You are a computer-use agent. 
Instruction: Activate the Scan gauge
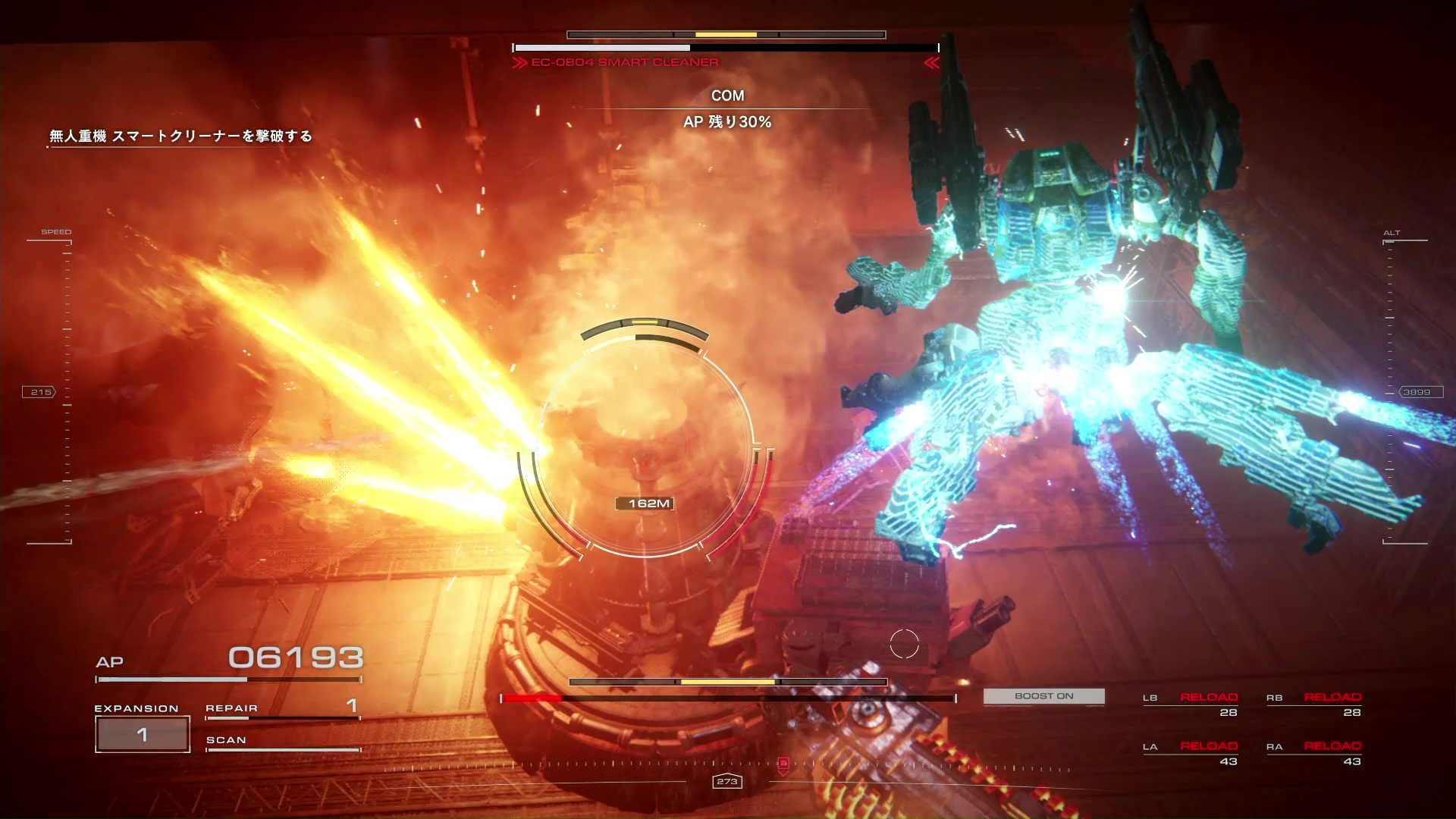pos(282,742)
